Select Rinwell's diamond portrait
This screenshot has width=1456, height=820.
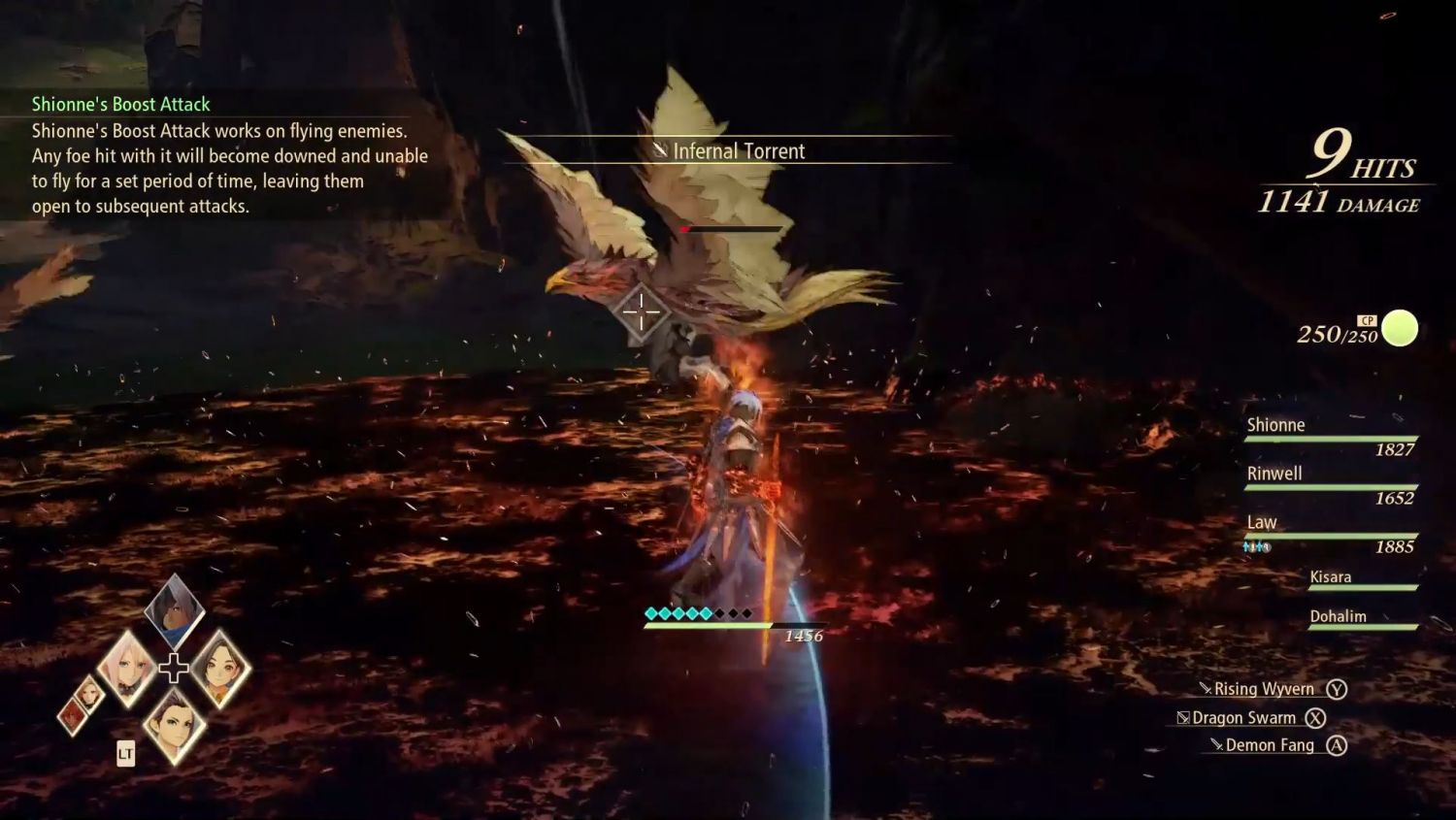tap(219, 669)
